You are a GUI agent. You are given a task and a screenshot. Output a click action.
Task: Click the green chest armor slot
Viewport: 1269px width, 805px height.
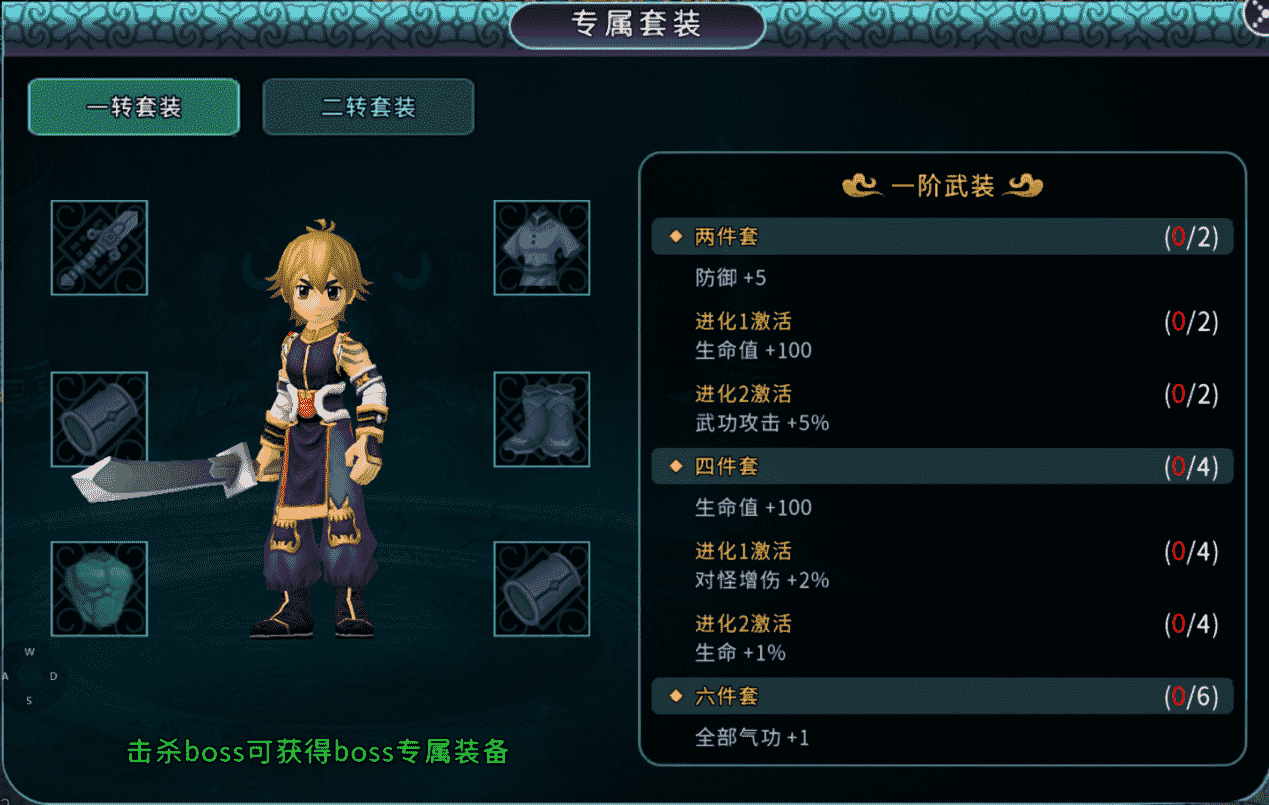coord(99,589)
